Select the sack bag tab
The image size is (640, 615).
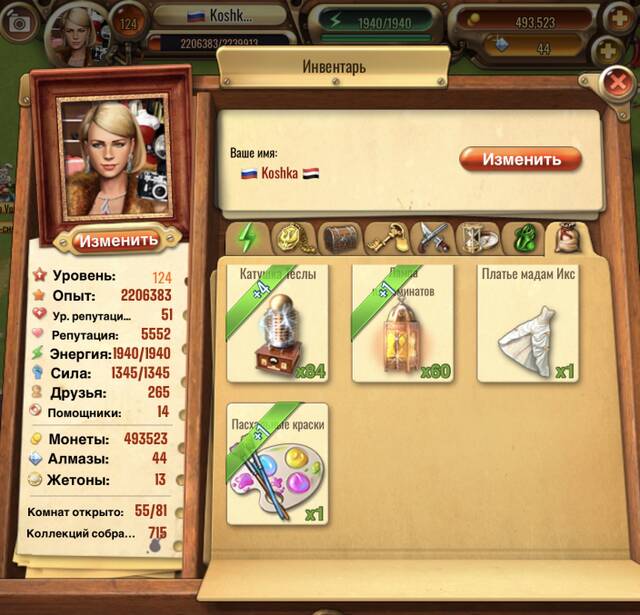tap(569, 238)
